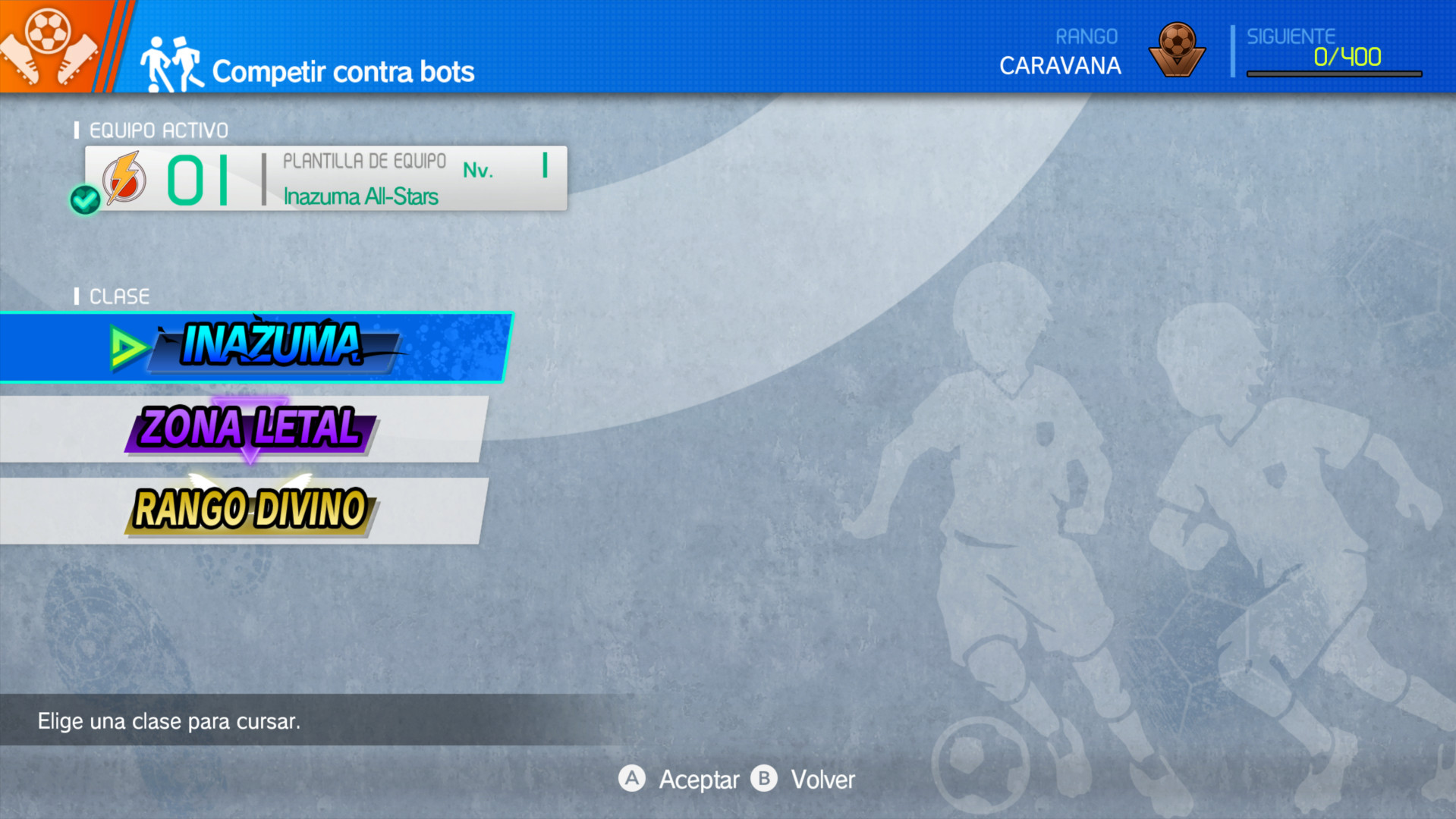Screen dimensions: 1456x819
Task: Click the soccer ball emblem in the corner
Action: coord(47,34)
